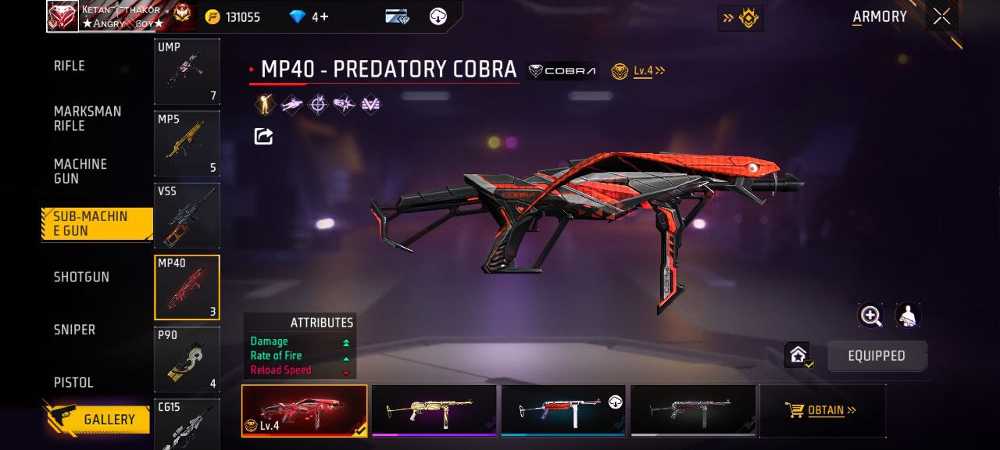The width and height of the screenshot is (1000, 450).
Task: Select the golden MP40 skin thumbnail
Action: (434, 410)
